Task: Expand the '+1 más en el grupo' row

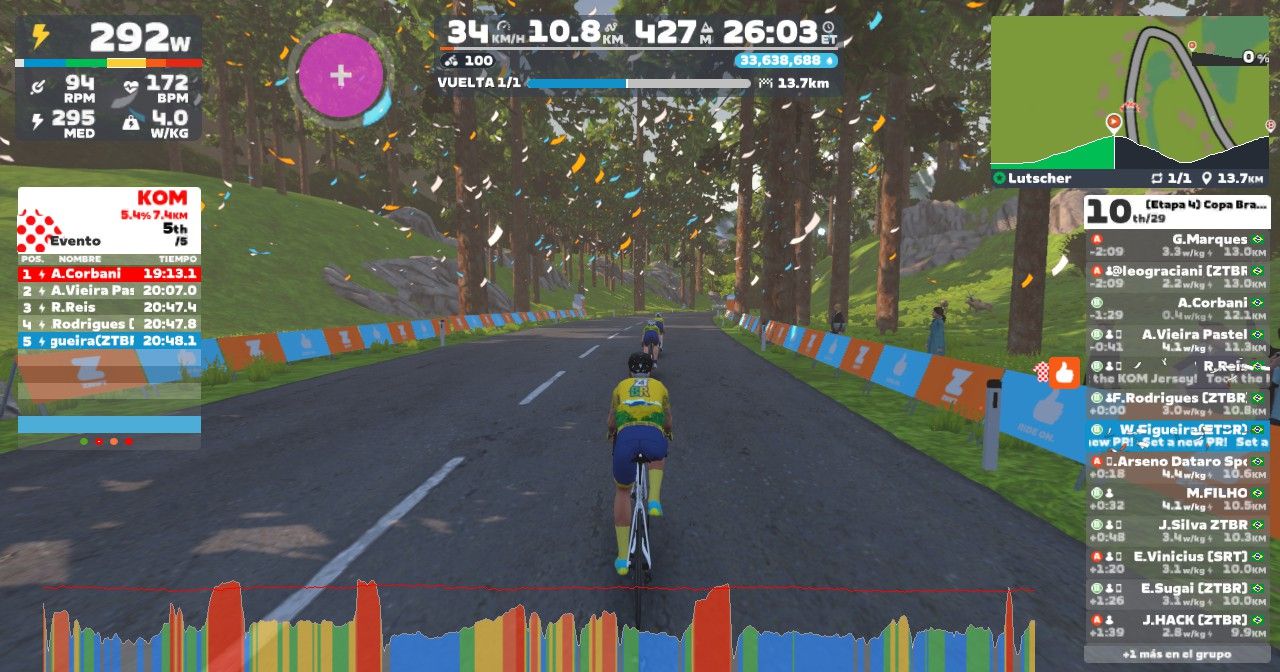Action: click(x=1175, y=654)
